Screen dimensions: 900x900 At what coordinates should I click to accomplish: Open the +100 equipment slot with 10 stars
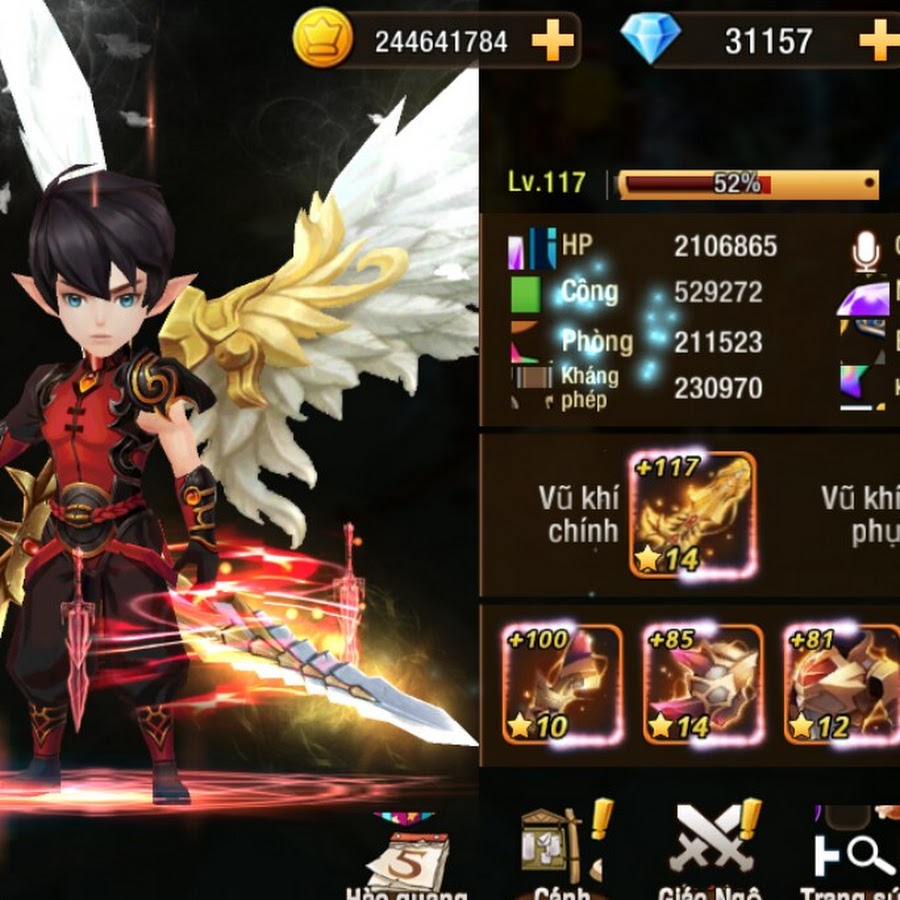[x=562, y=684]
